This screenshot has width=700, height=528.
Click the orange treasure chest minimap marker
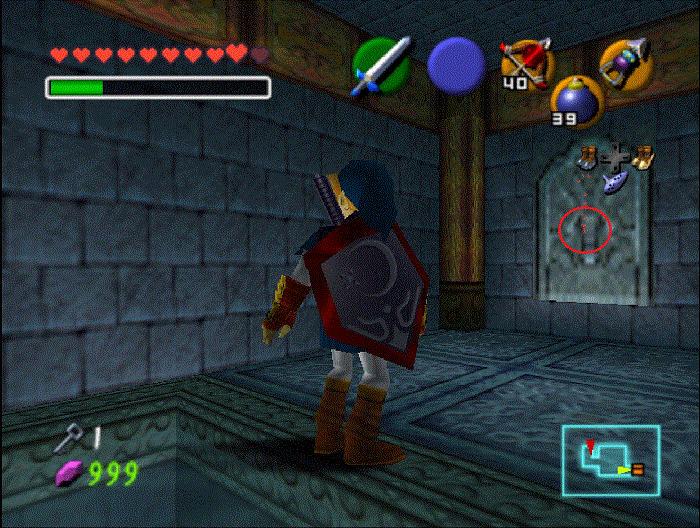click(x=638, y=468)
